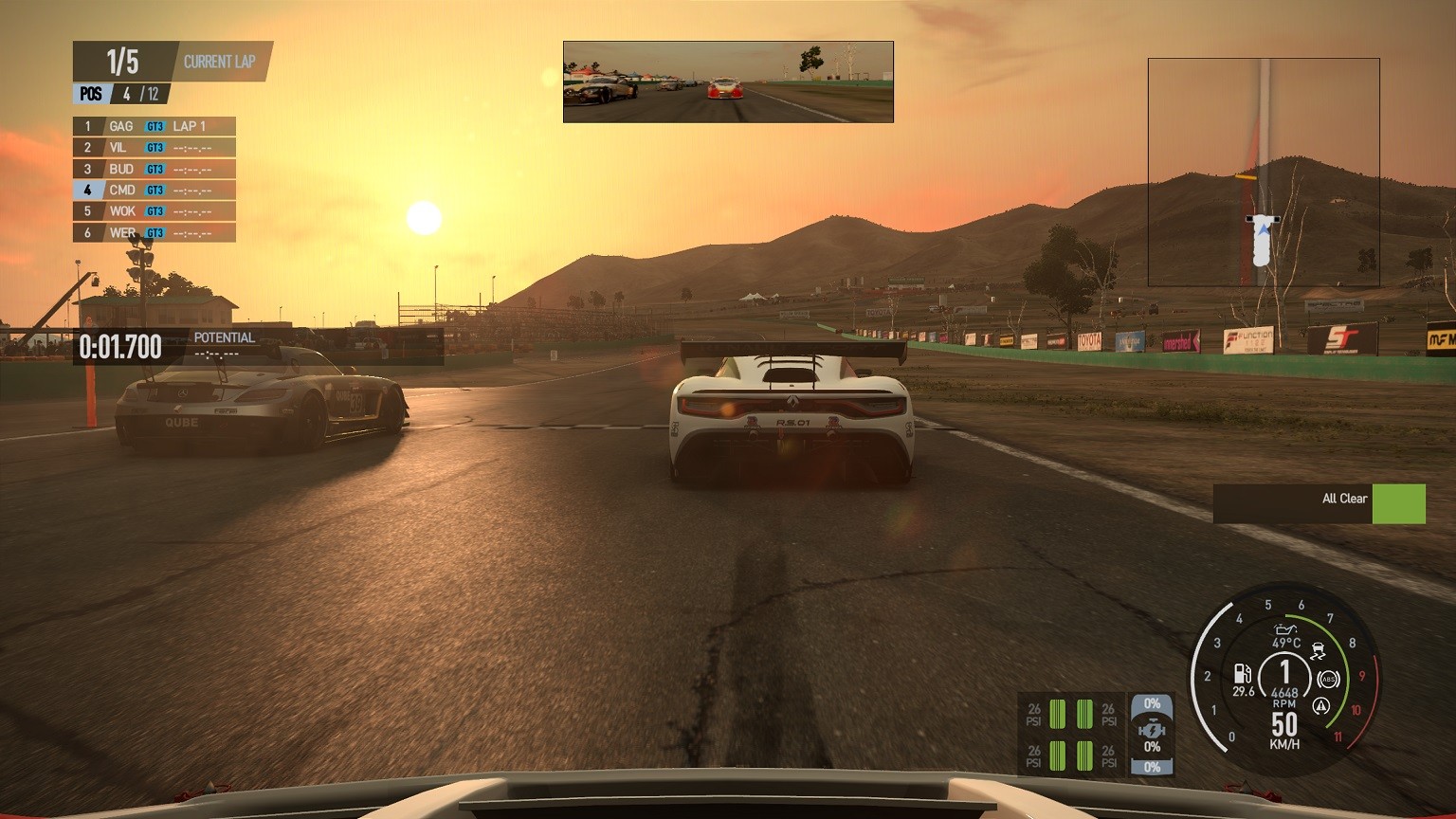This screenshot has width=1456, height=819.
Task: Click driver VIL in the leaderboard
Action: coord(116,147)
